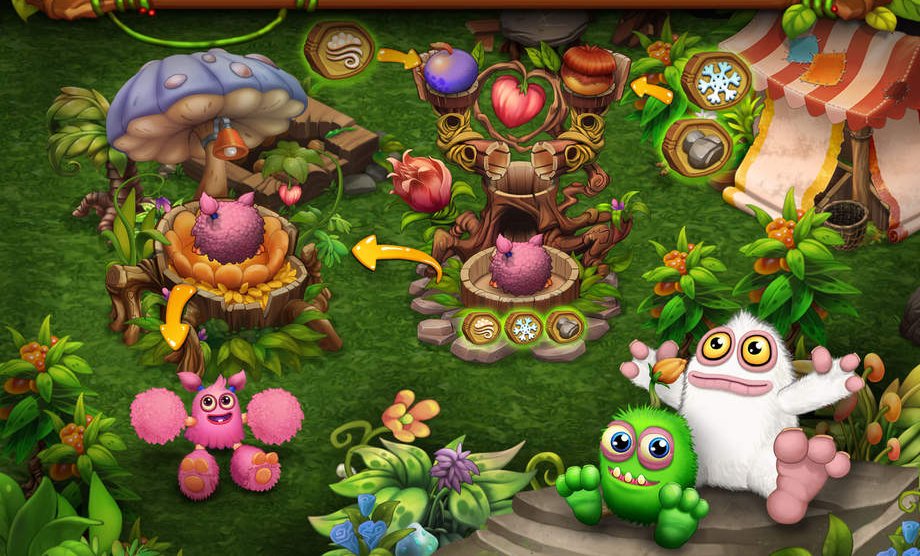This screenshot has height=556, width=920.
Task: Tap the small air swirl badge under the tree
Action: [482, 326]
